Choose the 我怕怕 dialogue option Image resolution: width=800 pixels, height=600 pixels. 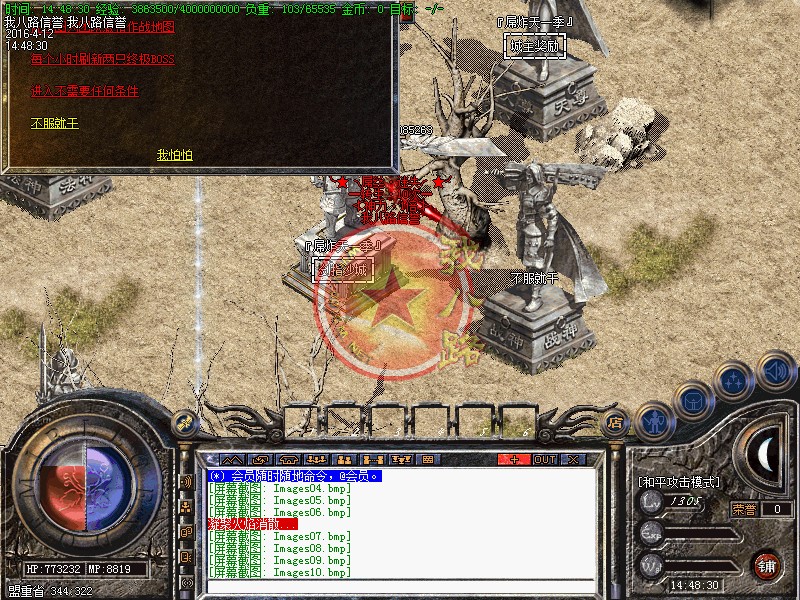[174, 155]
